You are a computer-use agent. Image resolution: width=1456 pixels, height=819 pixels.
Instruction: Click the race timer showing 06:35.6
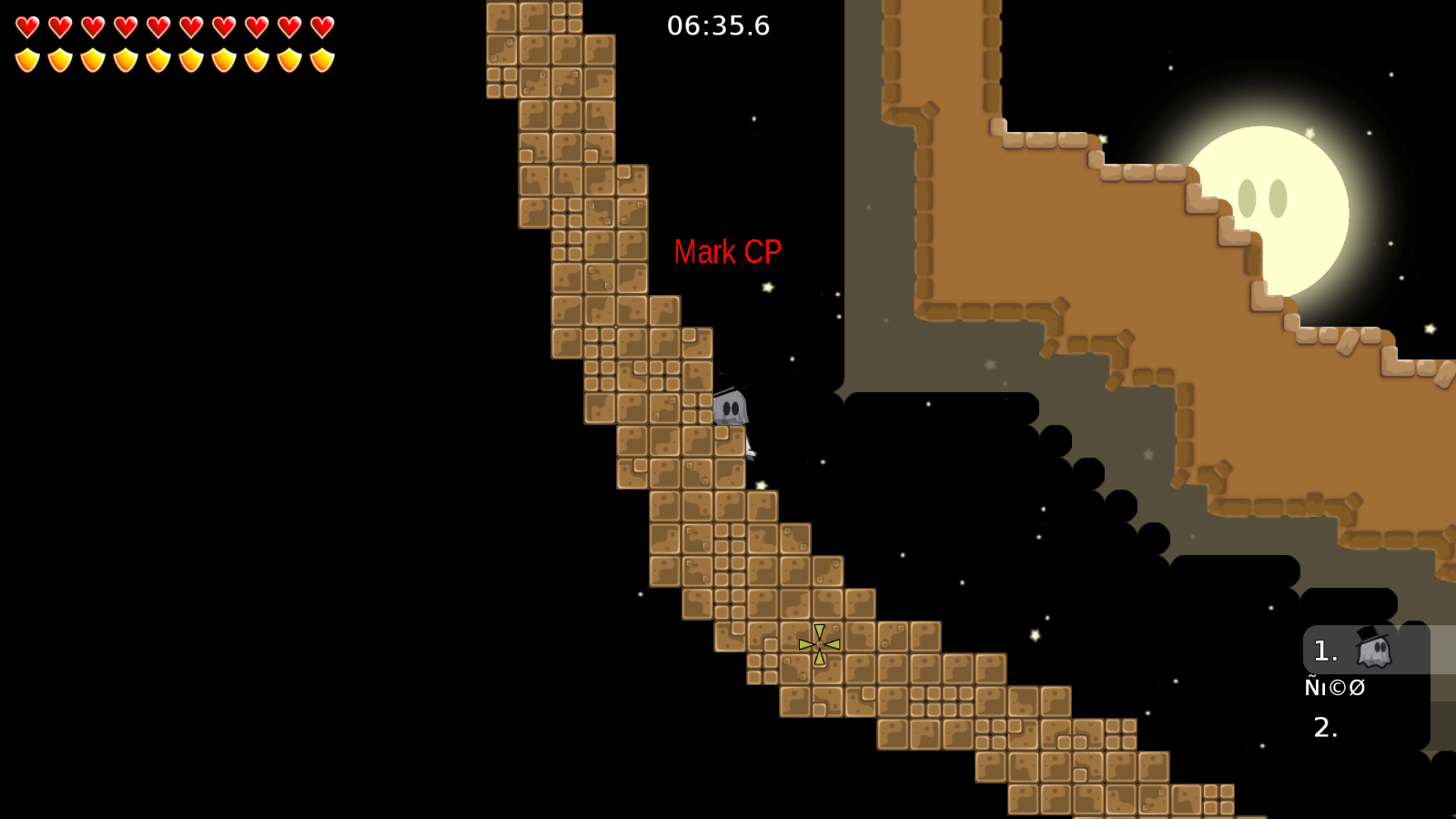click(717, 26)
